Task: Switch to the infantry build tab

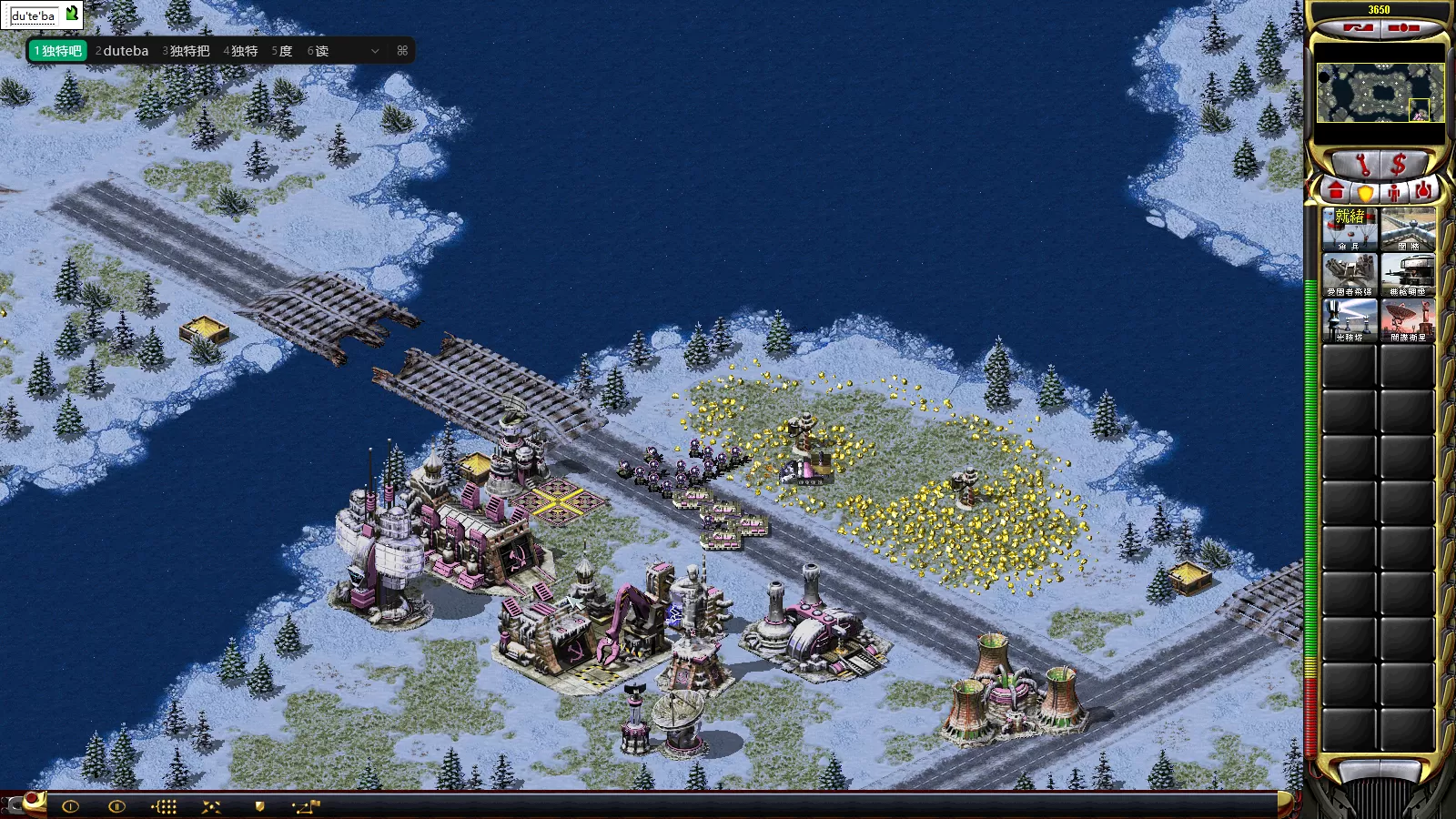Action: coord(1394,192)
